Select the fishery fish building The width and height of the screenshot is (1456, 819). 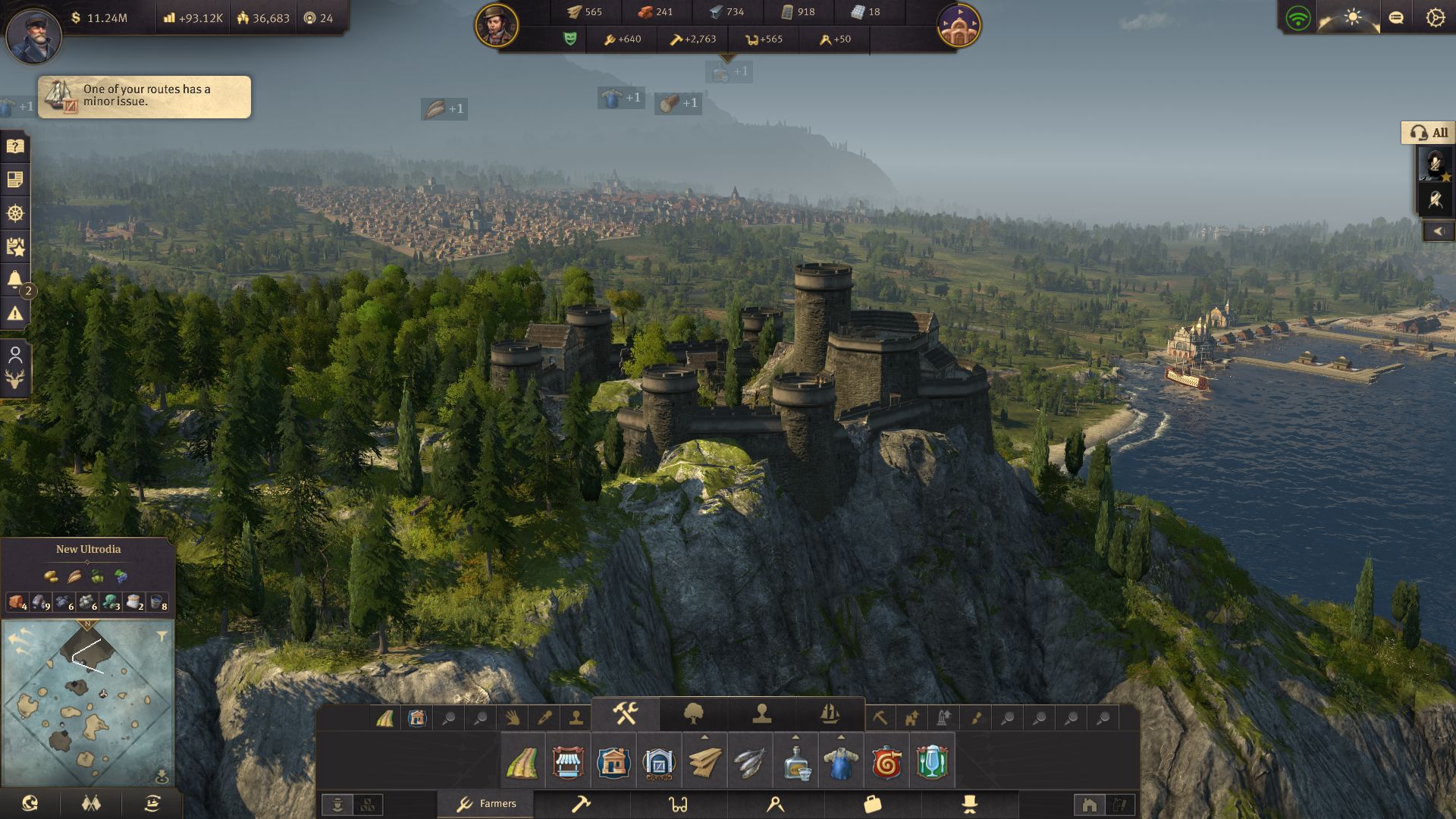pyautogui.click(x=749, y=761)
